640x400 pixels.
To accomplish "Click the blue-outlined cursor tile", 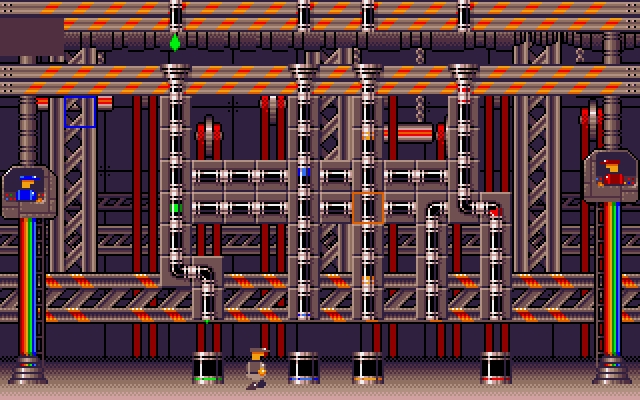I will click(x=80, y=112).
